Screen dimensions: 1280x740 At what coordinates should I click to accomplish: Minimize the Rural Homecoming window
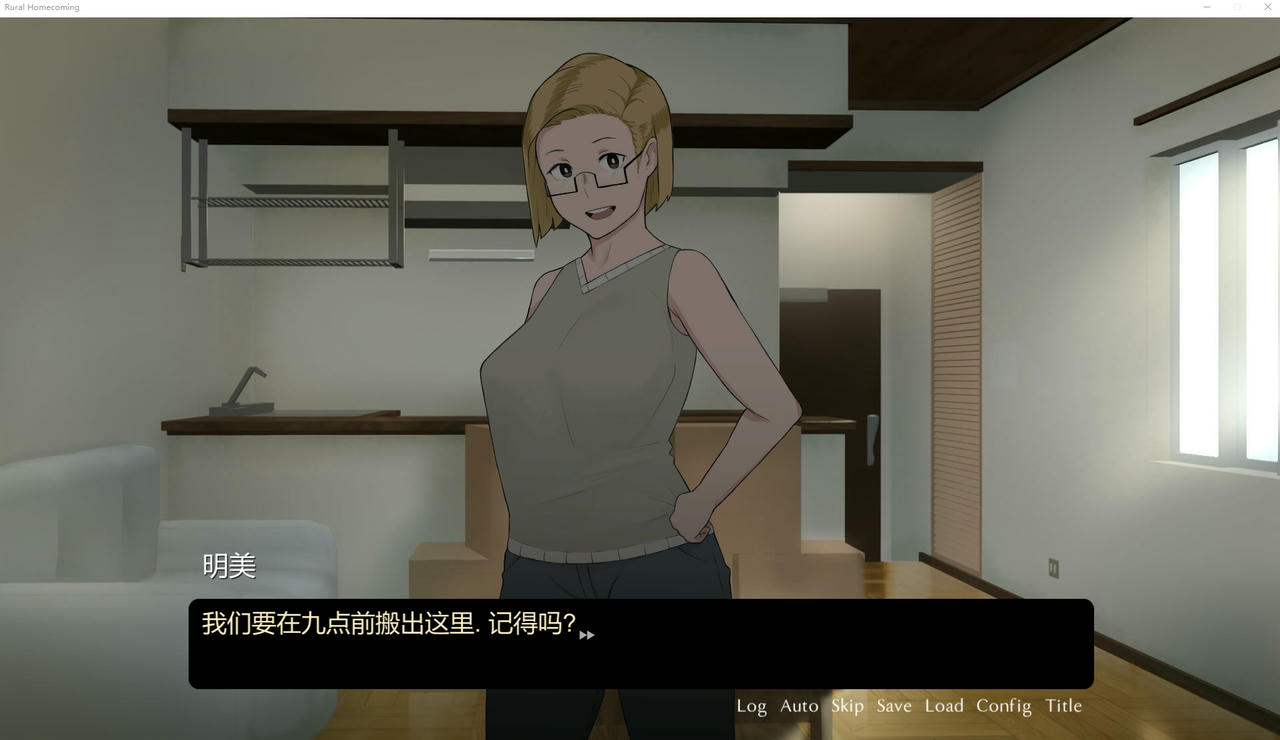(x=1206, y=7)
